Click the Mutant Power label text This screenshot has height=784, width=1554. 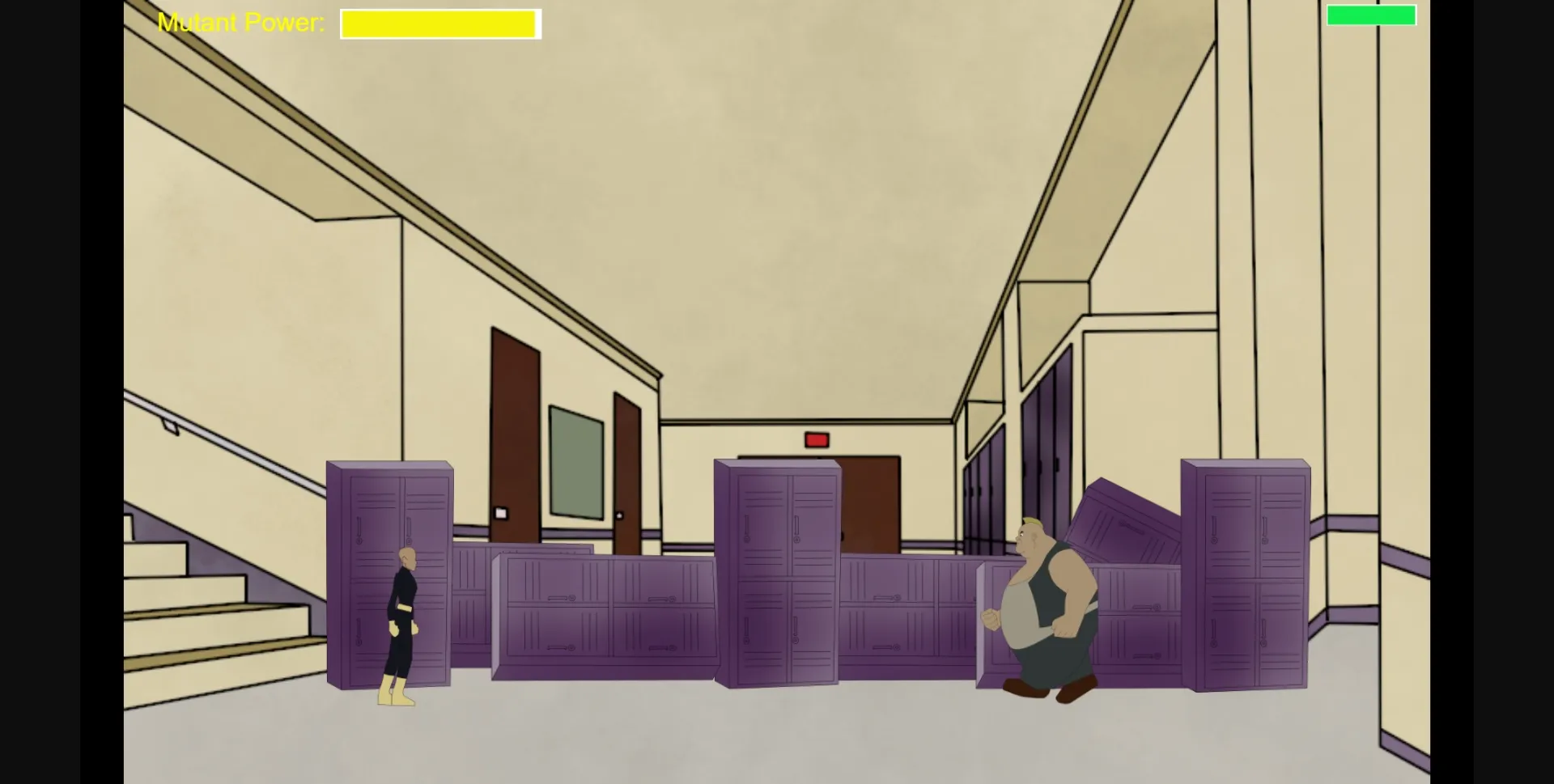240,22
